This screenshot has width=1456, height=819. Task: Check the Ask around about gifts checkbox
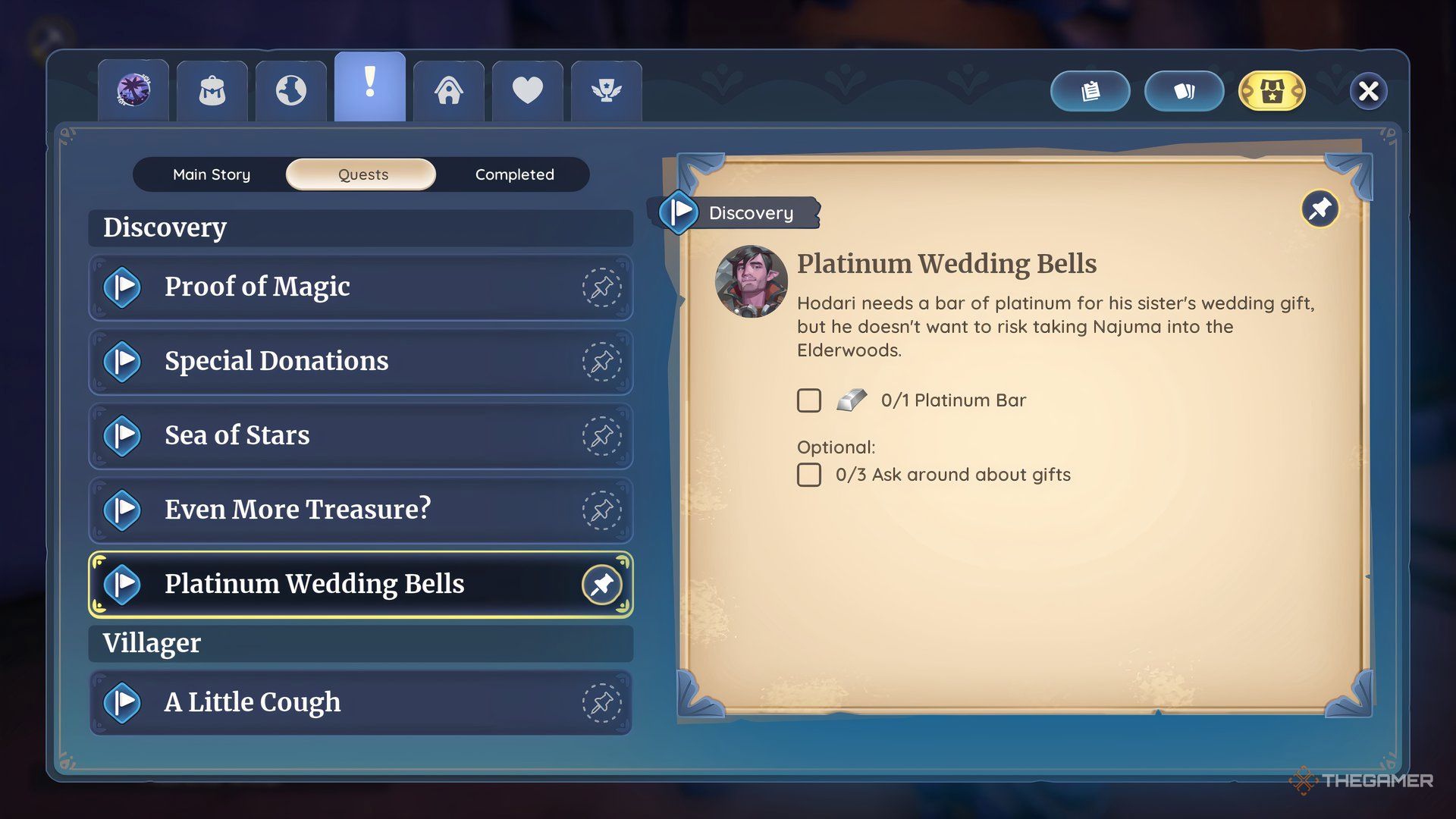point(809,475)
